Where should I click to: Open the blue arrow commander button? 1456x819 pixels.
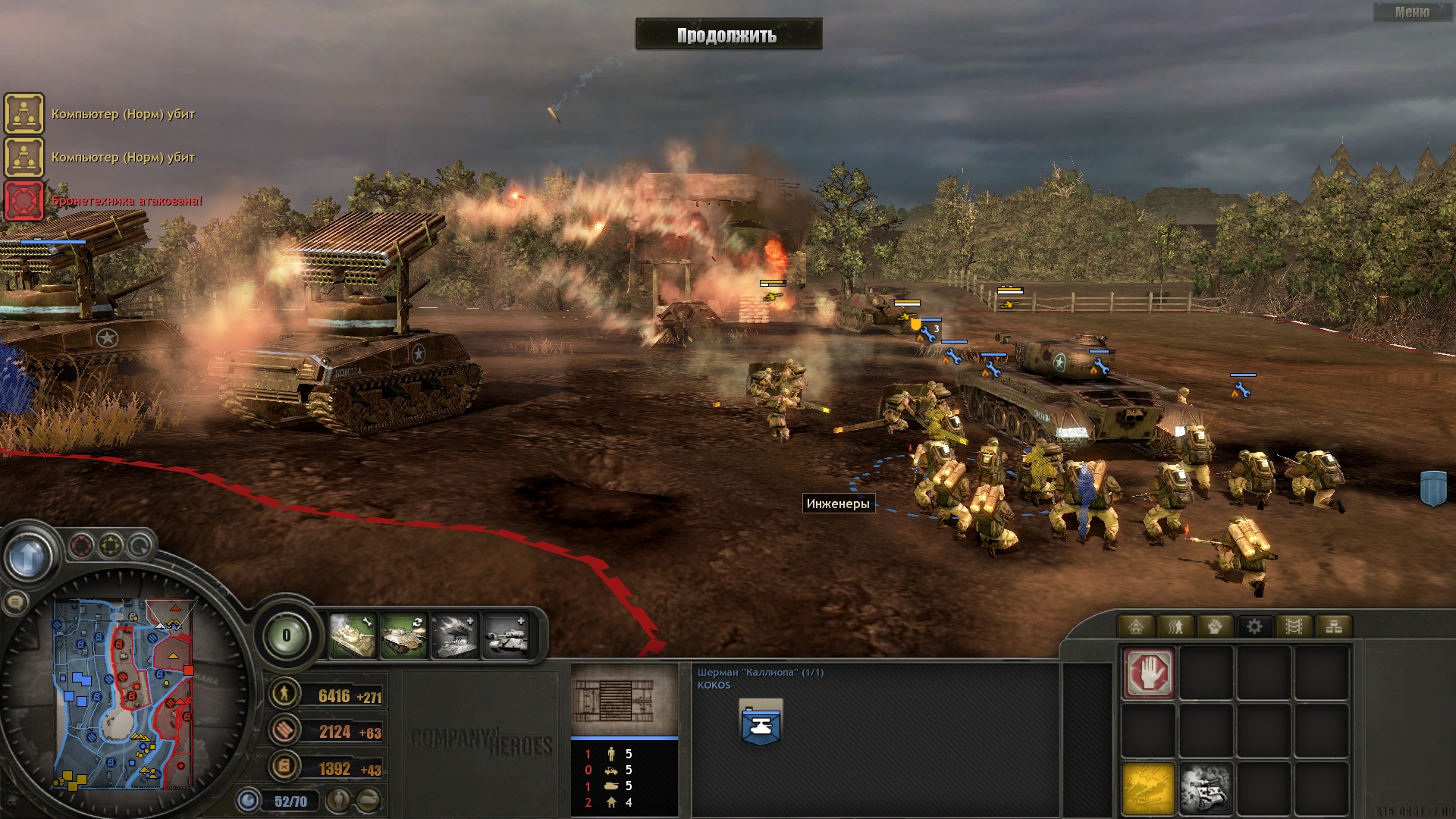point(29,557)
